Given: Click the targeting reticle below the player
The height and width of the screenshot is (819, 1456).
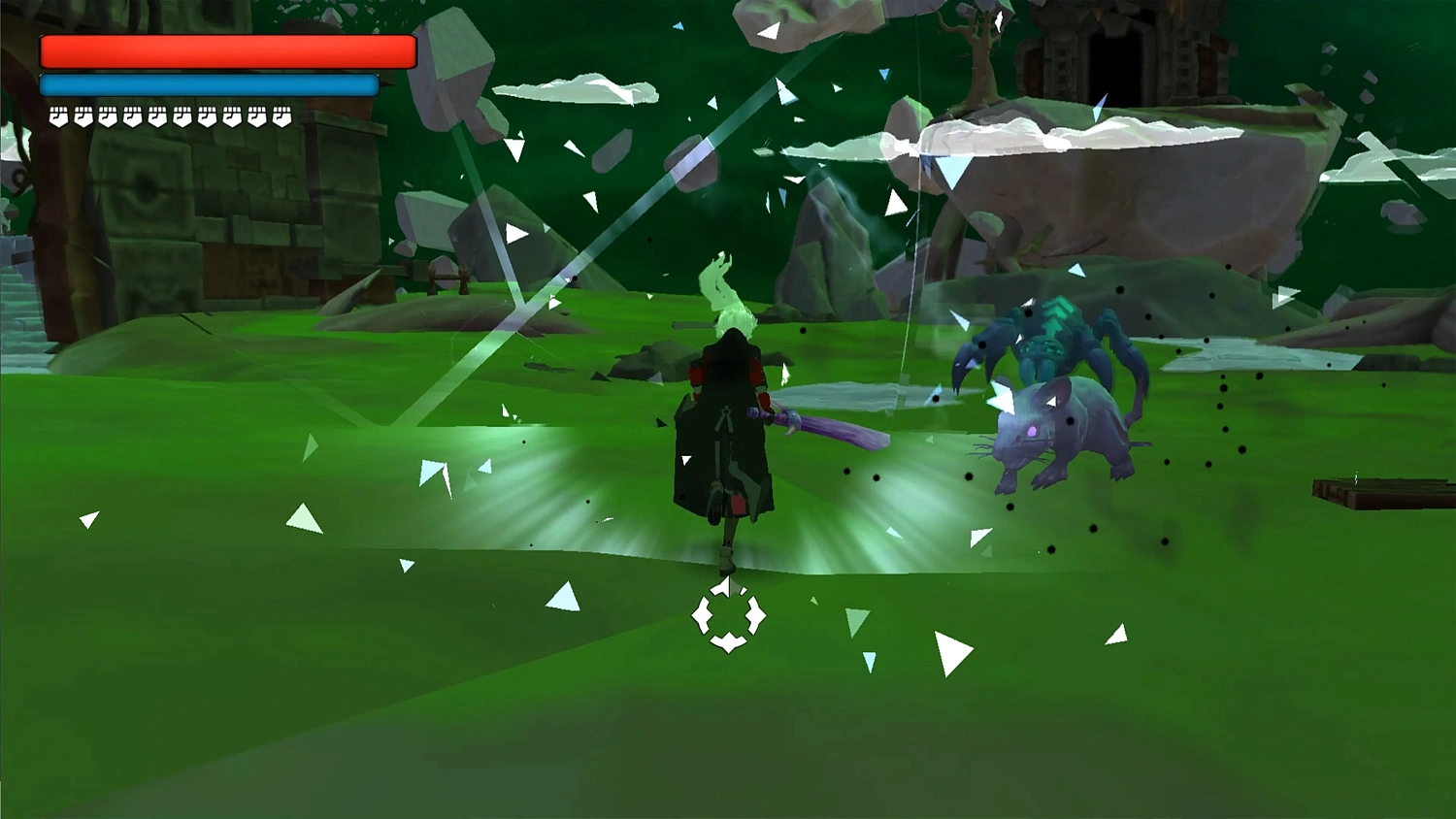Looking at the screenshot, I should point(728,616).
